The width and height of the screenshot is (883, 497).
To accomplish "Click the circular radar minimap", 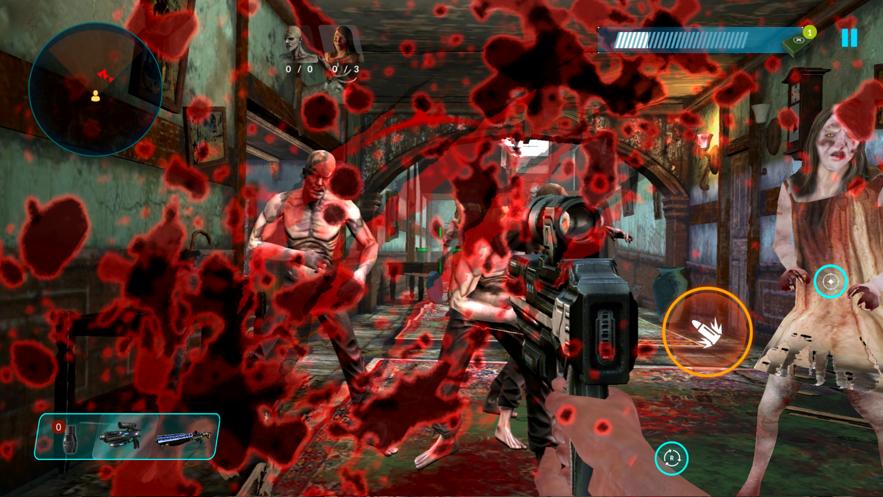I will pyautogui.click(x=95, y=90).
